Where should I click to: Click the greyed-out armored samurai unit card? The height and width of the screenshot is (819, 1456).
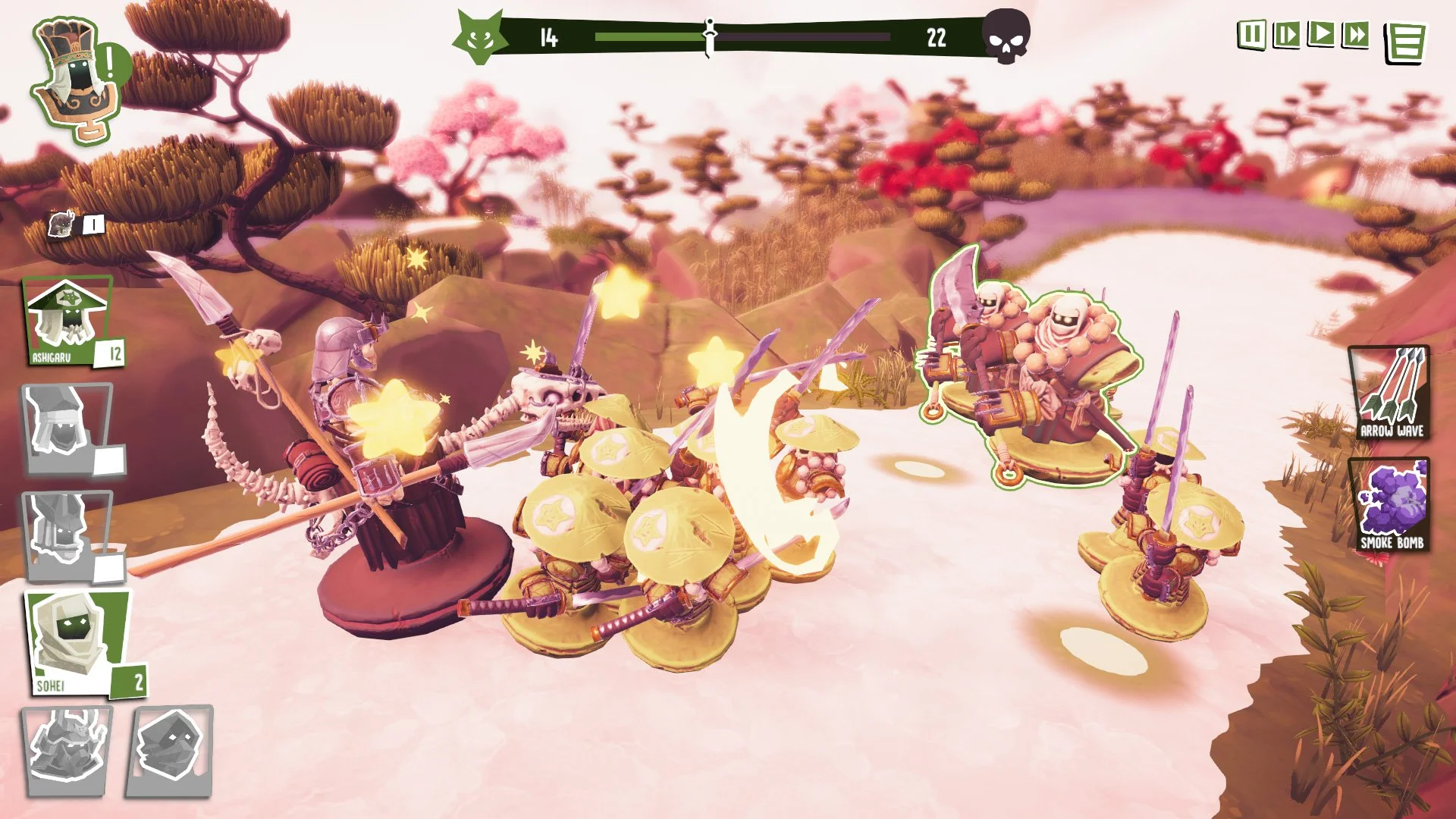pyautogui.click(x=67, y=751)
